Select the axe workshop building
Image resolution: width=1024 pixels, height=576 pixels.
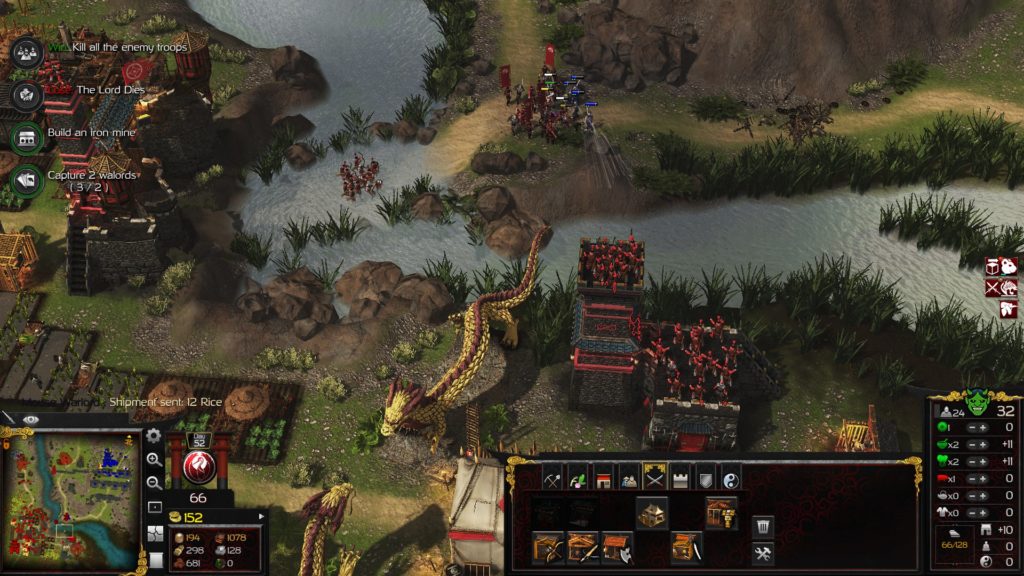616,547
